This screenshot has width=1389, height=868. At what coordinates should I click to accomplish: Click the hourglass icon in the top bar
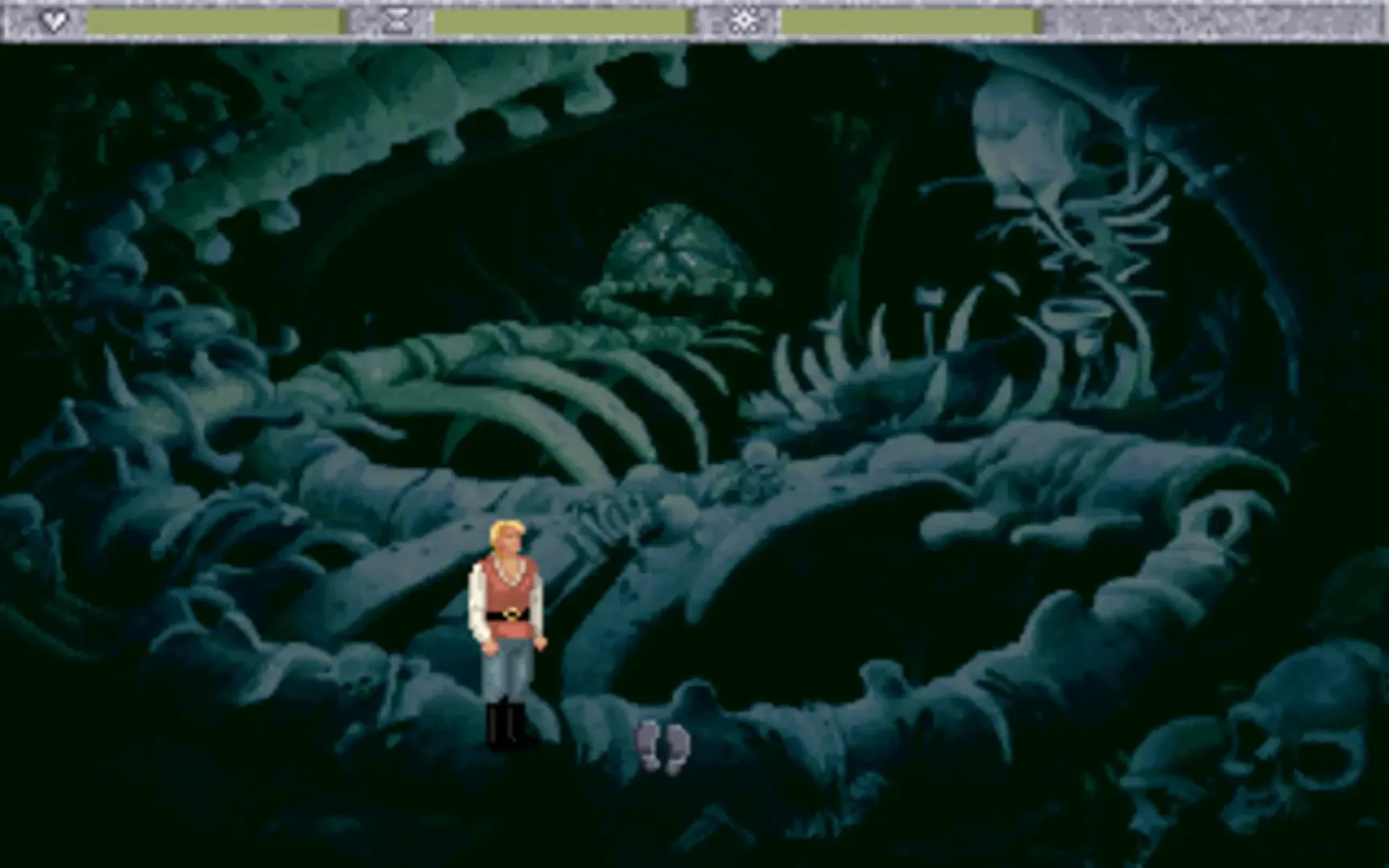tap(397, 21)
